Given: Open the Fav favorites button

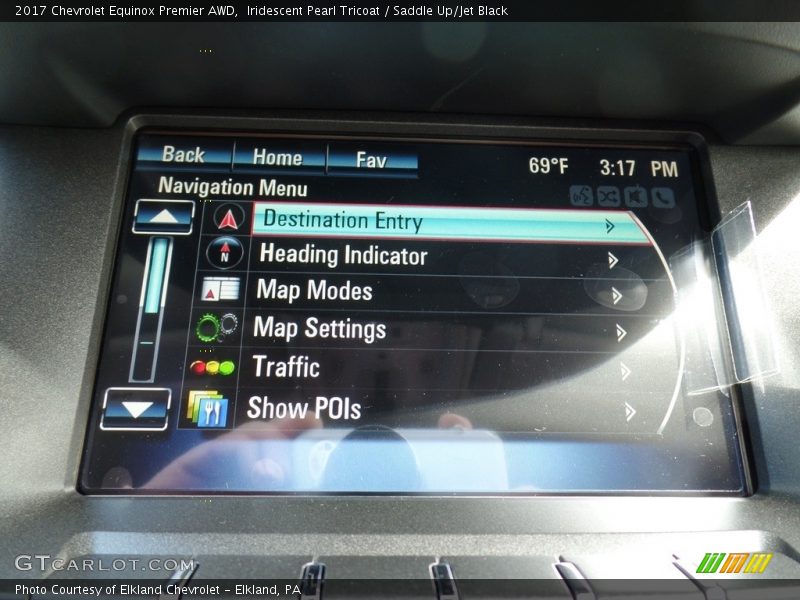Looking at the screenshot, I should coord(371,159).
